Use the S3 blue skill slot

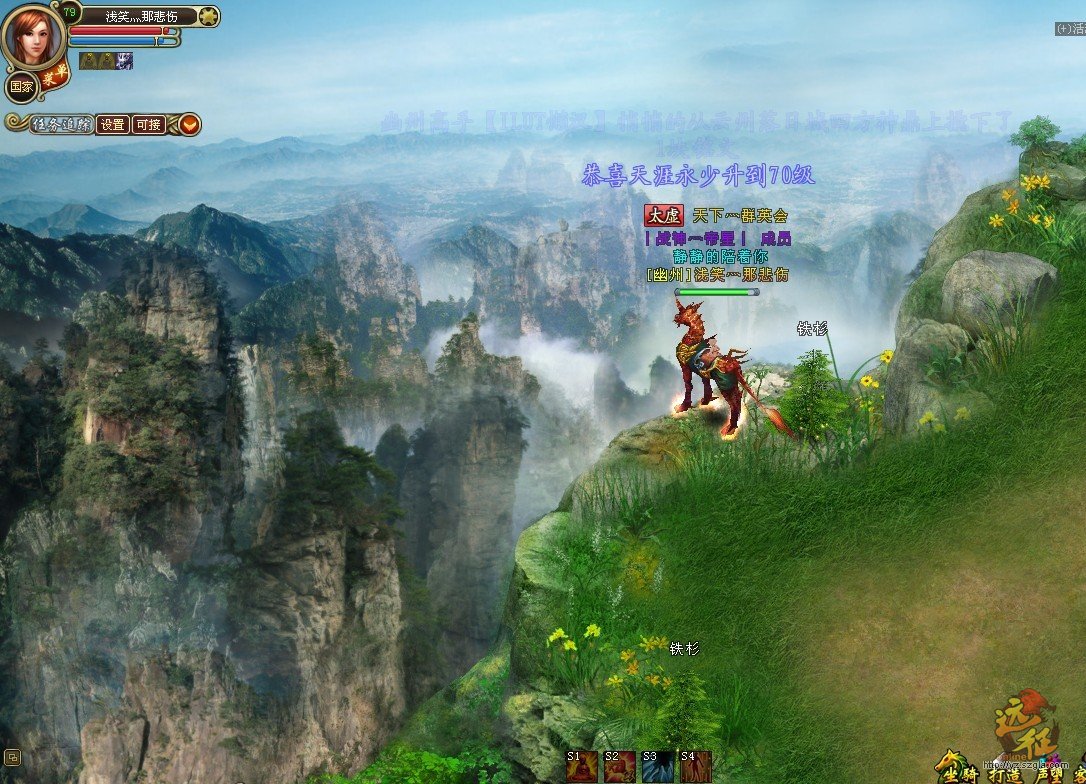point(657,767)
